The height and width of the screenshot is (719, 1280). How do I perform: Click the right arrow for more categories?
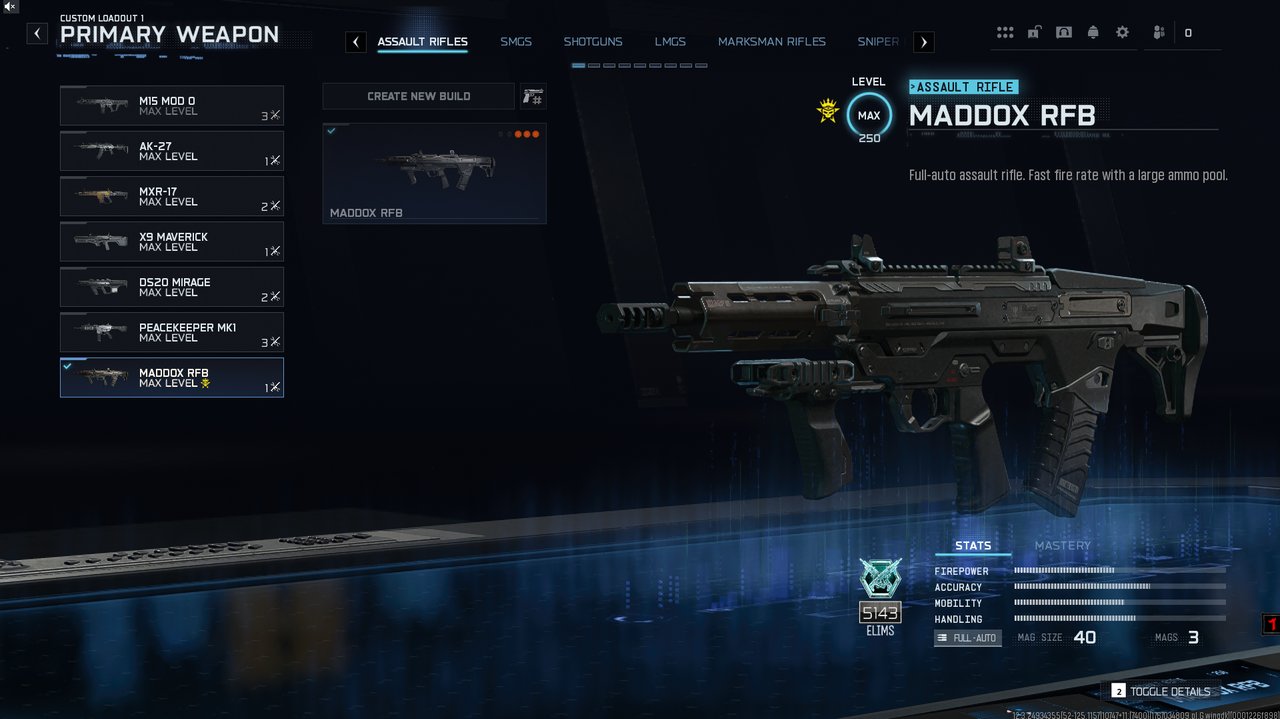point(924,42)
